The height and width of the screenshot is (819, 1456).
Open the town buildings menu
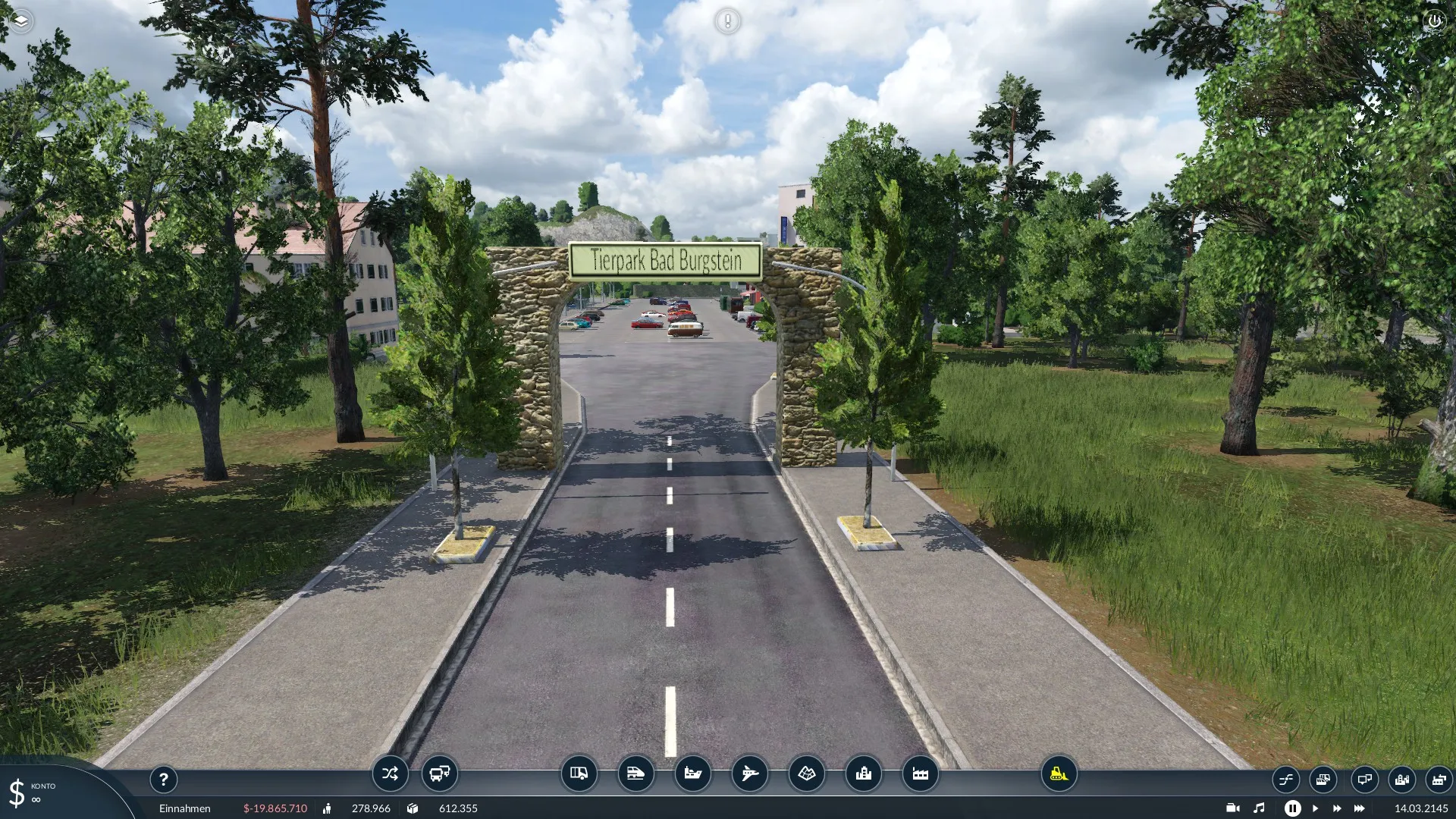point(863,774)
